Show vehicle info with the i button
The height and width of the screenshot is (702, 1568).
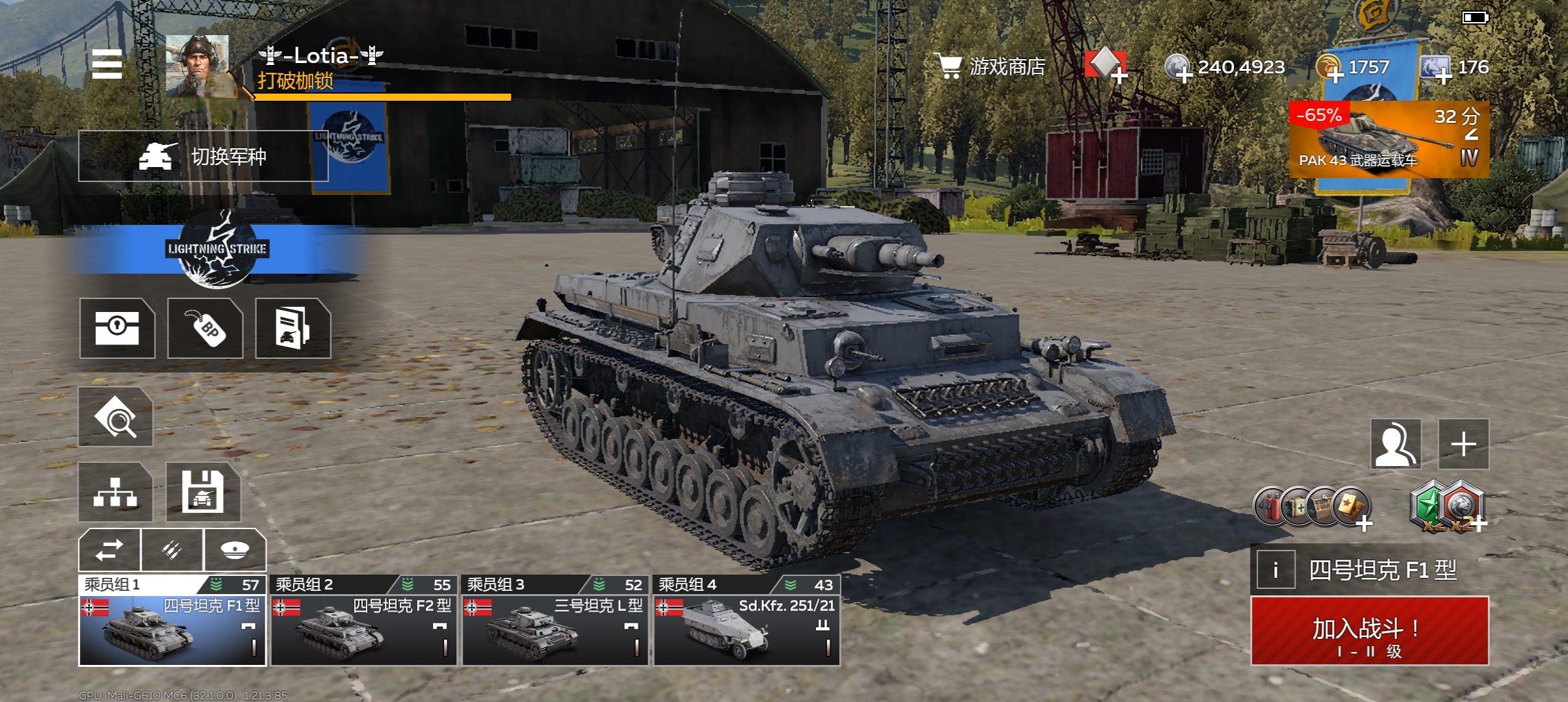click(1275, 570)
